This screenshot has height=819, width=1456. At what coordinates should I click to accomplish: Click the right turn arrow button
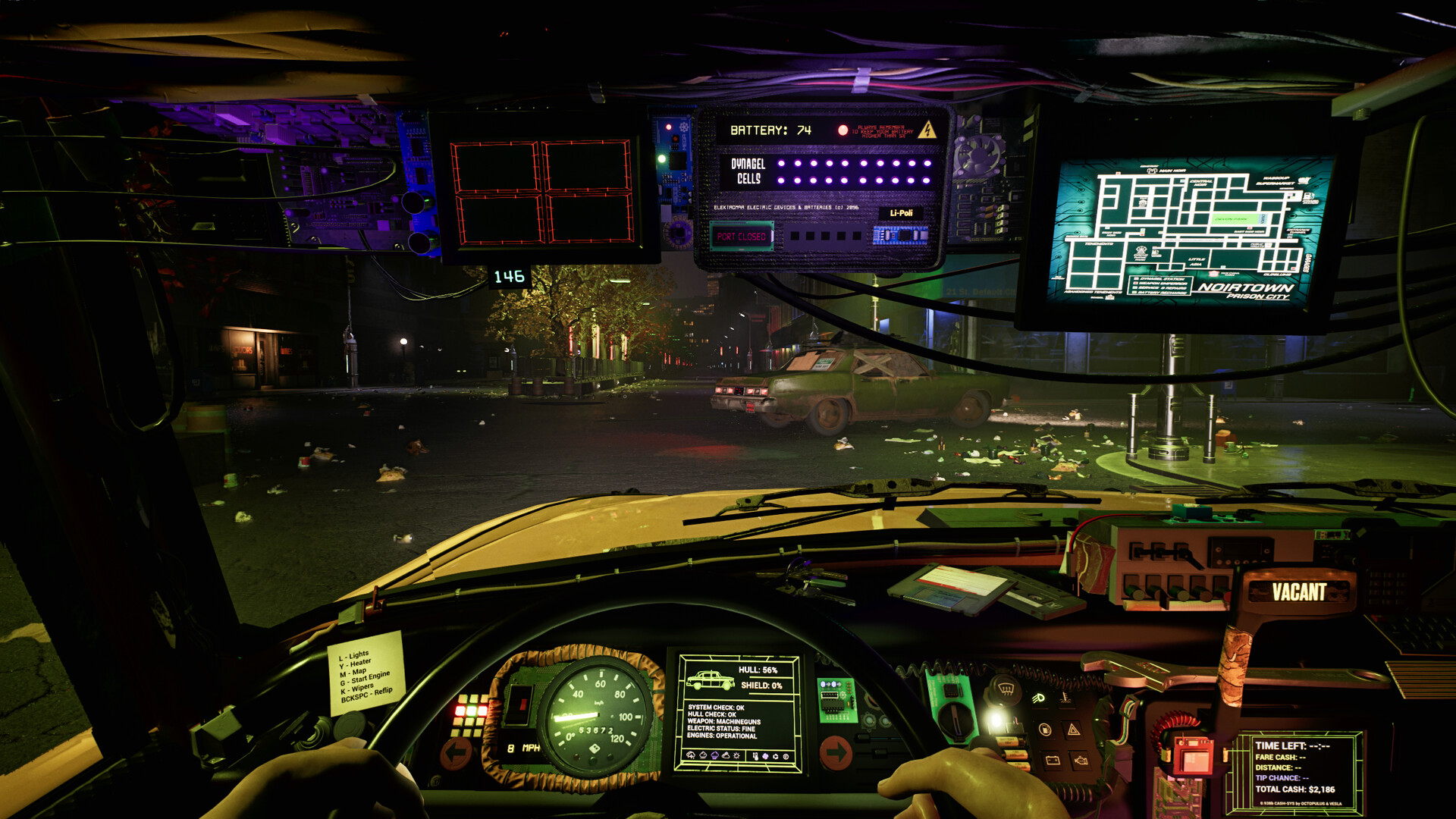[836, 753]
